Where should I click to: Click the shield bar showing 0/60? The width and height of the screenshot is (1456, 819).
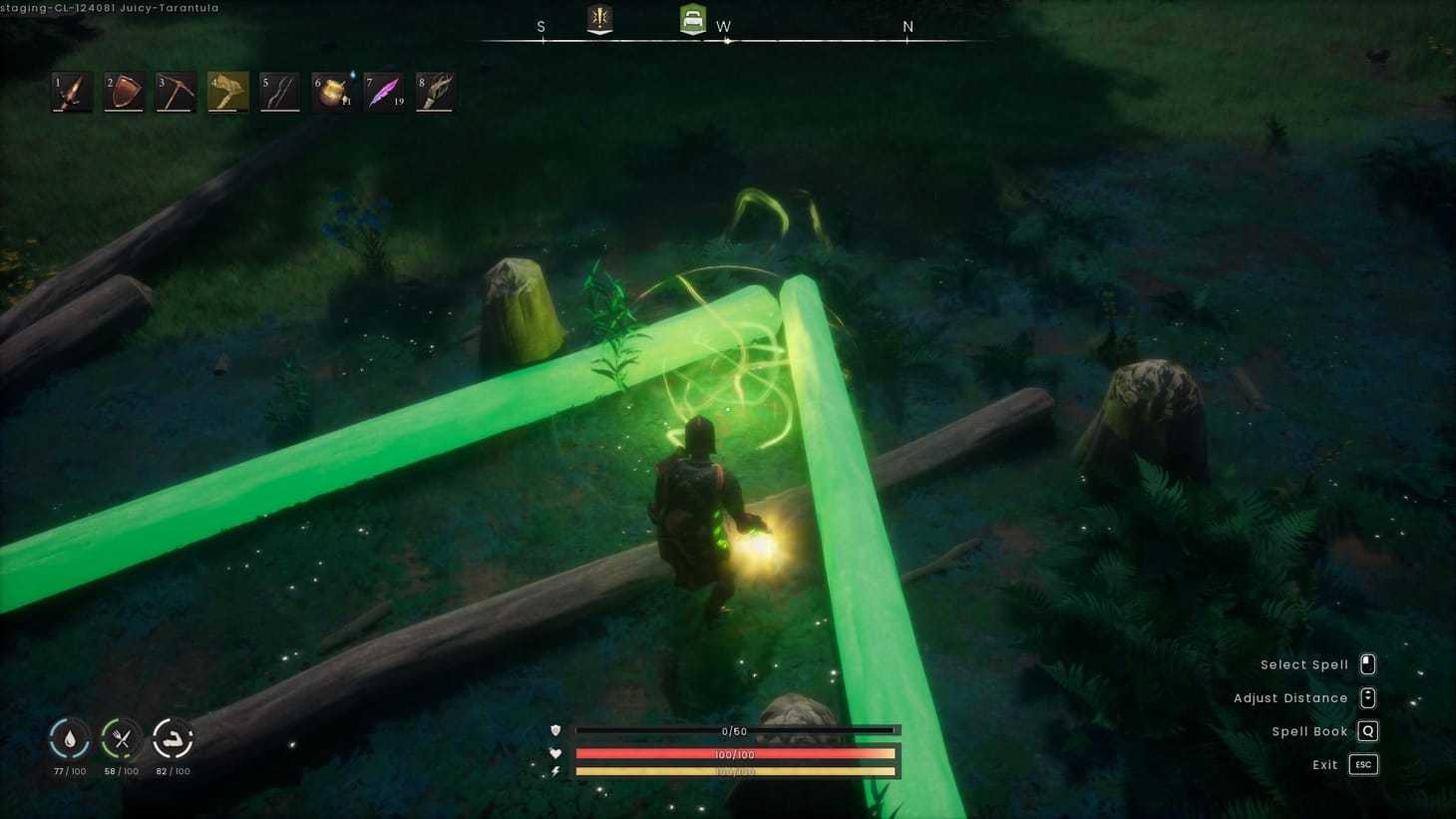coord(736,730)
